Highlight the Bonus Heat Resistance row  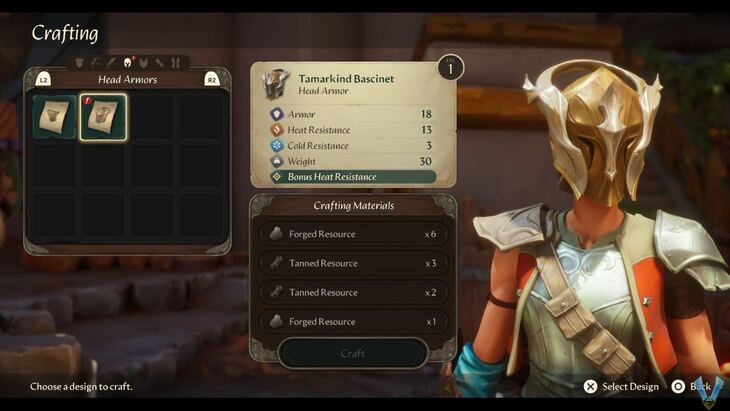click(x=353, y=177)
